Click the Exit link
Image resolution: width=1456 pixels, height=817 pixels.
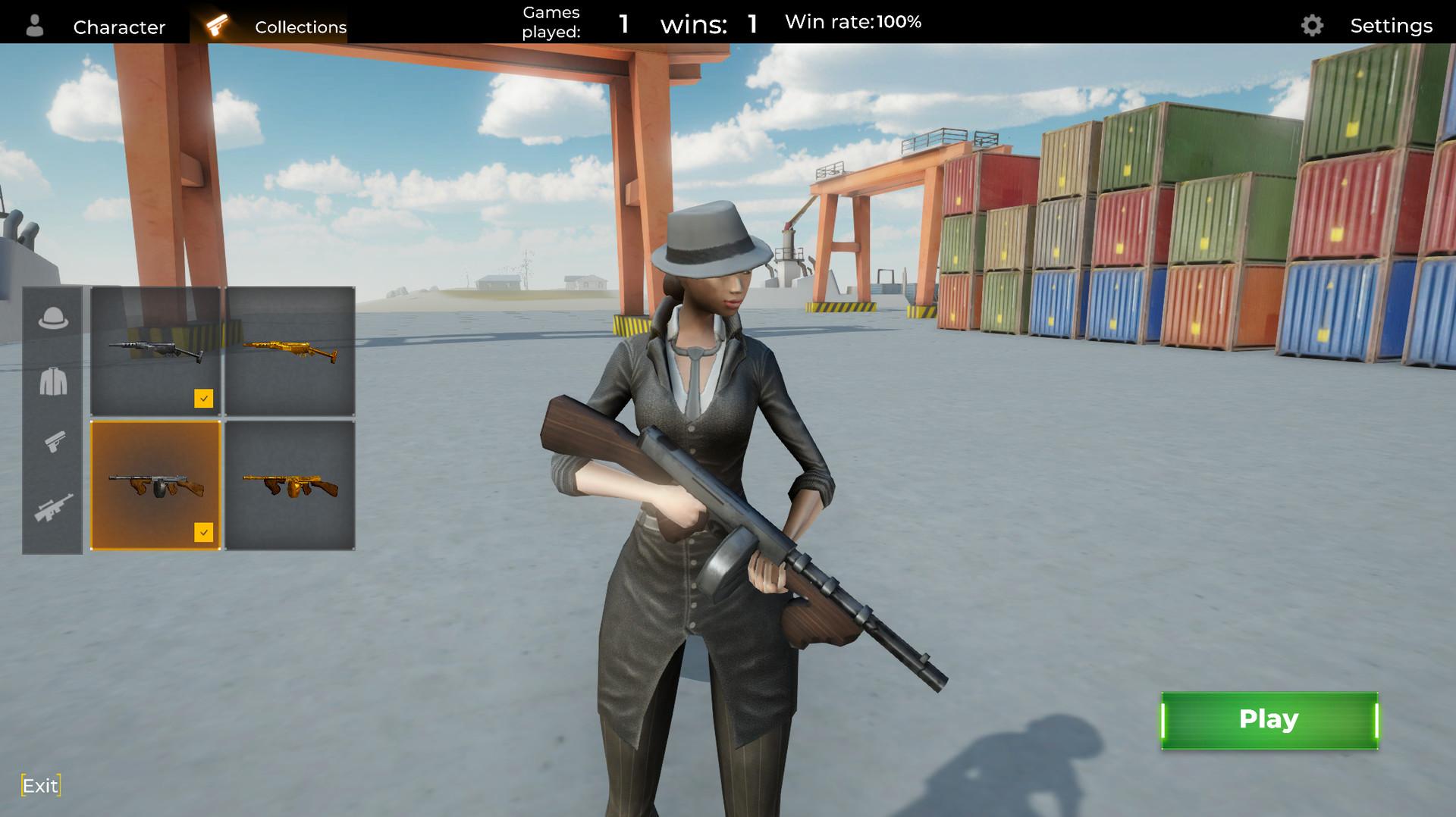pyautogui.click(x=40, y=785)
